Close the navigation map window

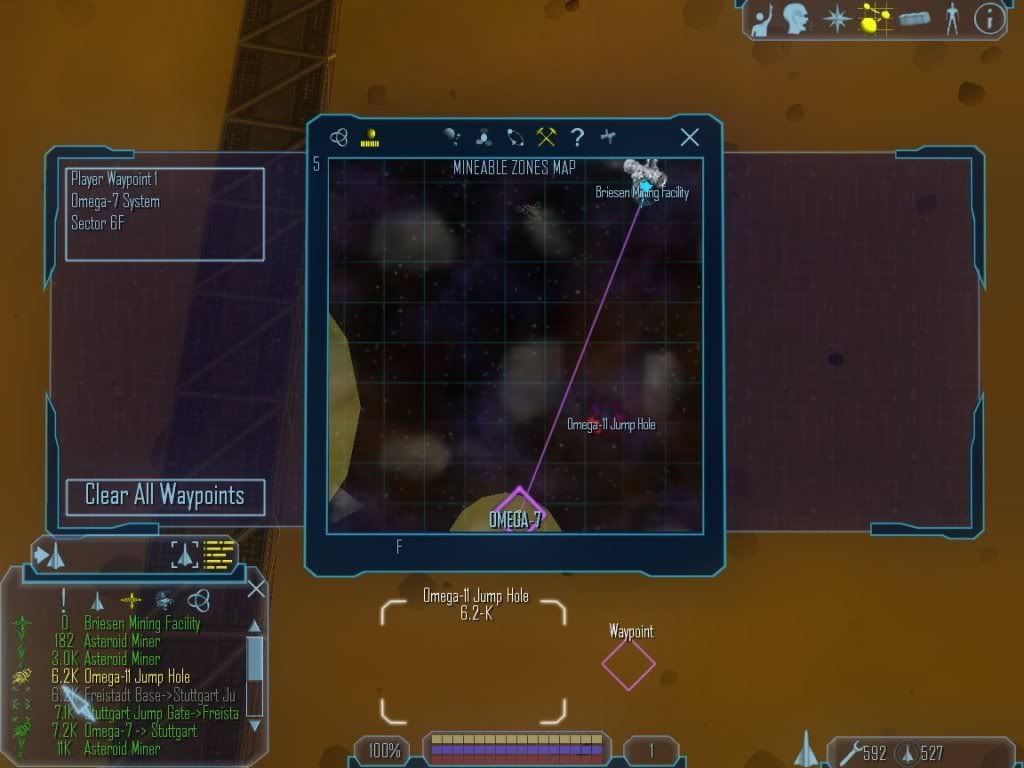coord(689,138)
